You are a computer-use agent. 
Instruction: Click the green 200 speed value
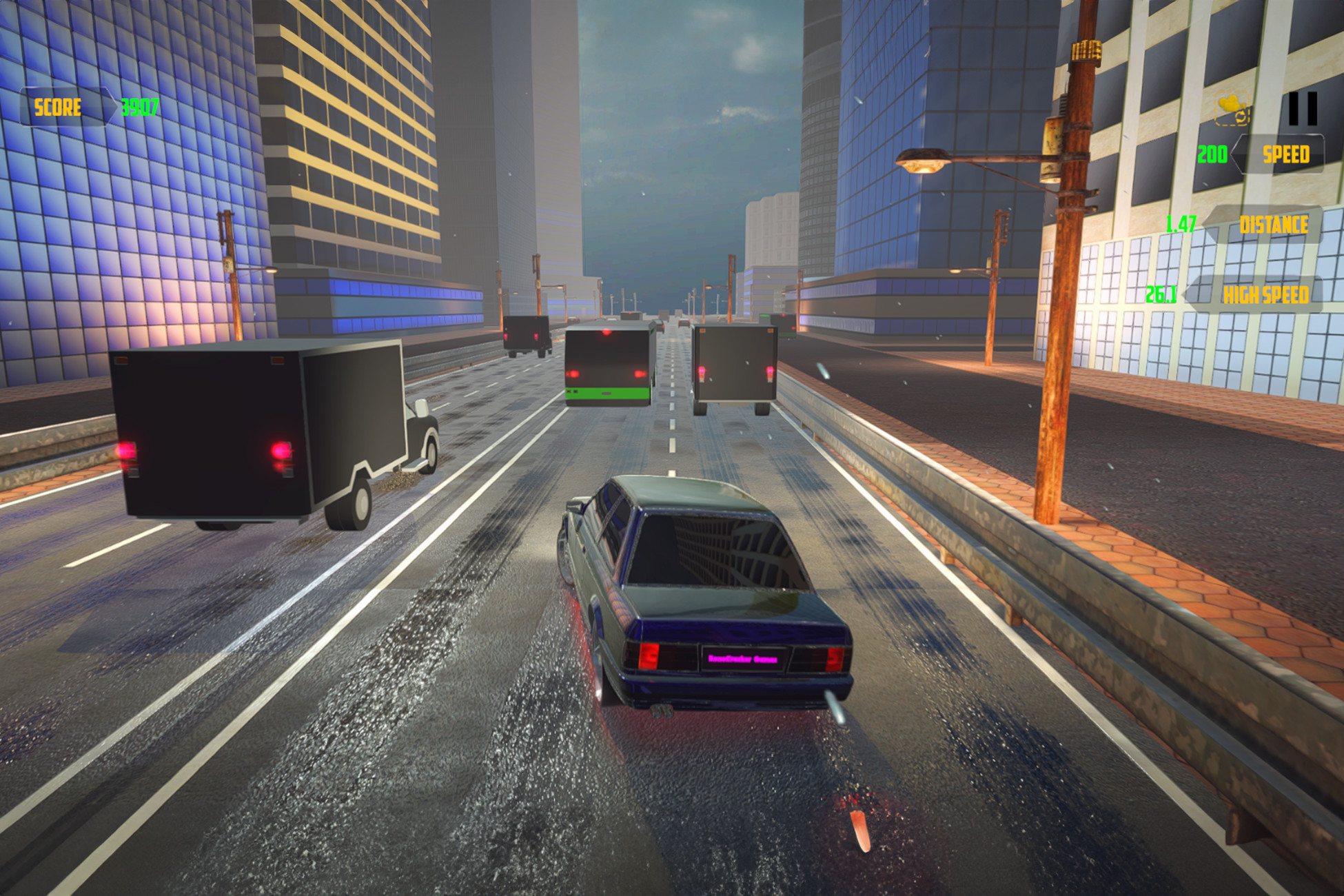pos(1212,153)
